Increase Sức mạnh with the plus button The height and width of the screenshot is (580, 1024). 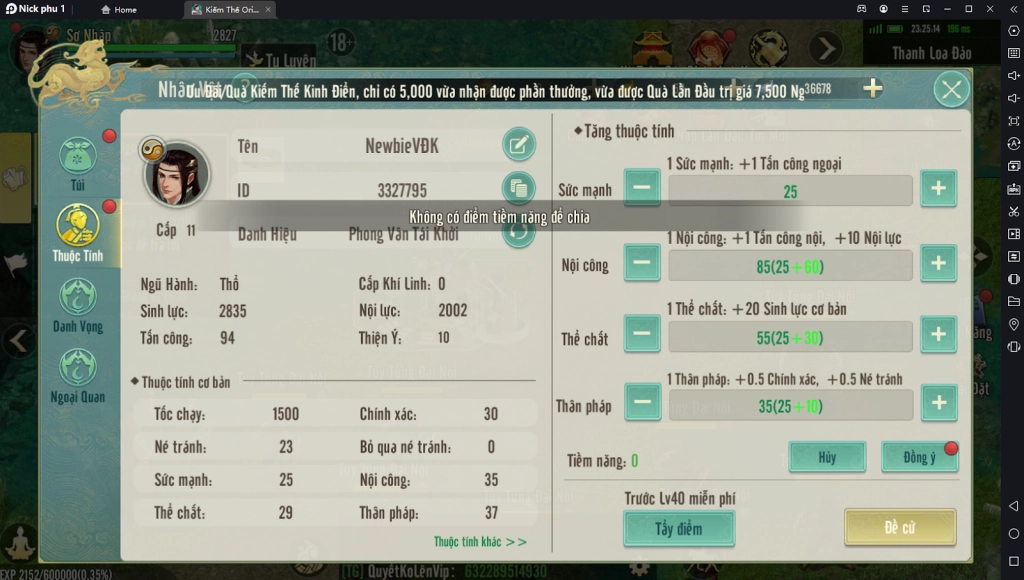[938, 188]
